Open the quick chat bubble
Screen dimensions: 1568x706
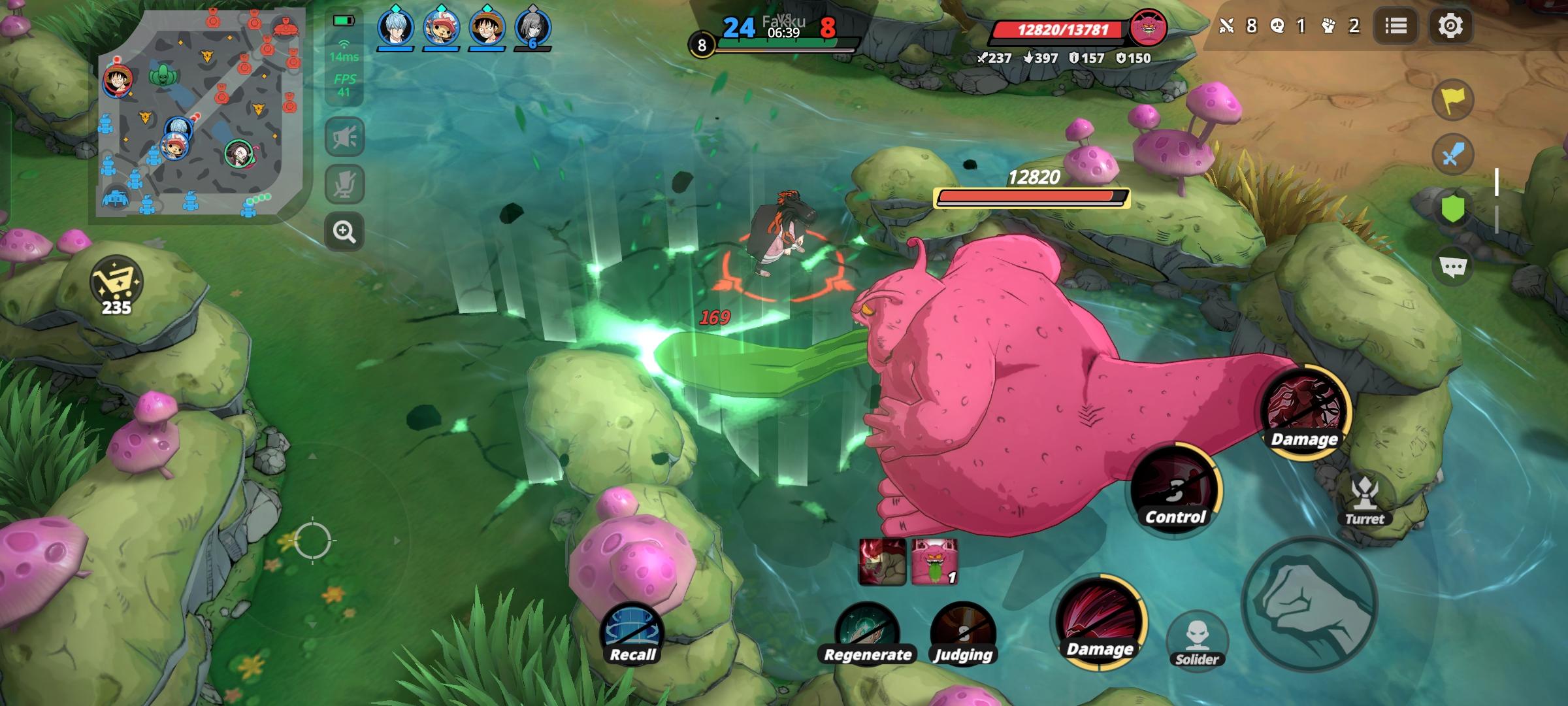click(x=1452, y=266)
